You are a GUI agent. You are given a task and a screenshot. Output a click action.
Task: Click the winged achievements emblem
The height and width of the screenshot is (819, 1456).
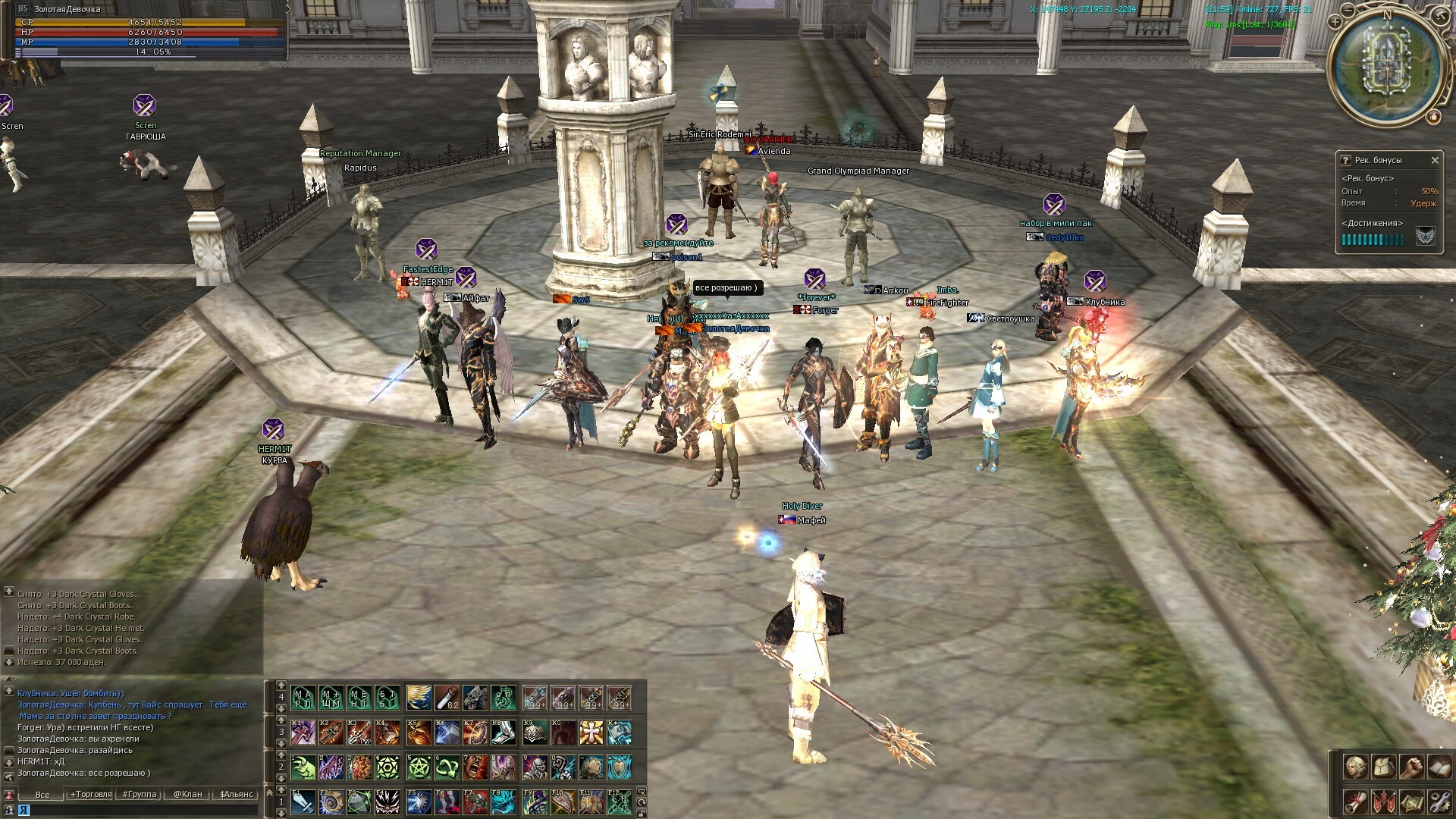pyautogui.click(x=1425, y=237)
